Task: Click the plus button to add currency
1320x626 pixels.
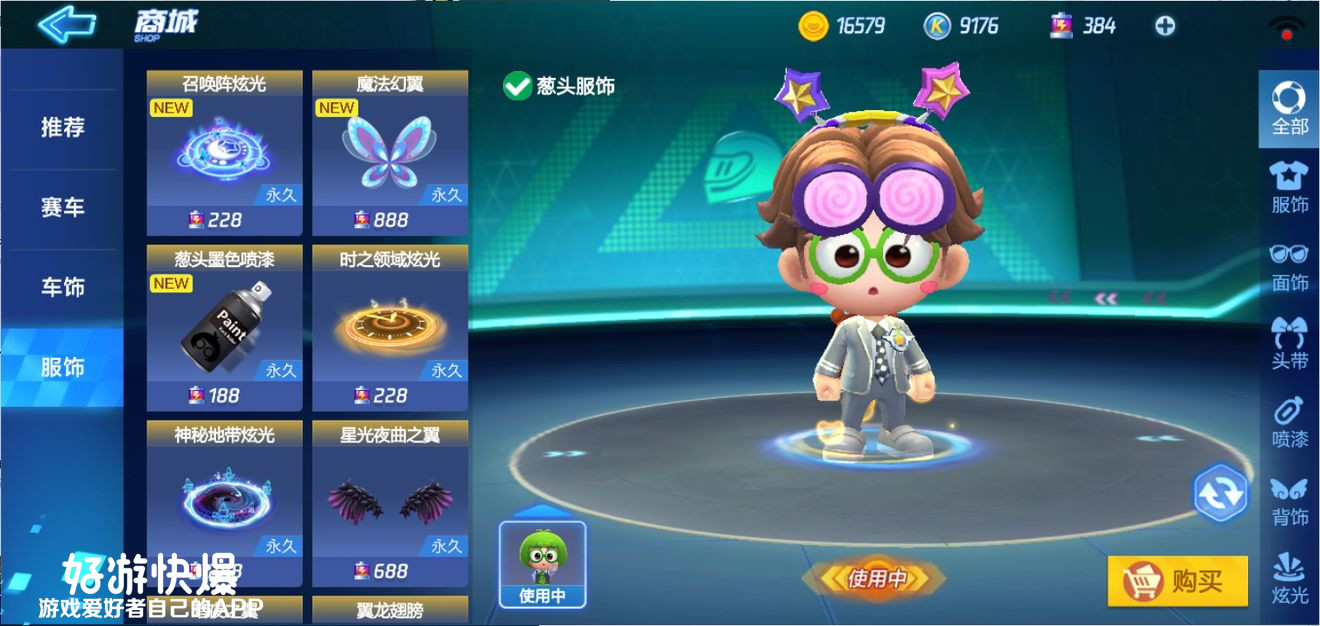Action: (1165, 26)
